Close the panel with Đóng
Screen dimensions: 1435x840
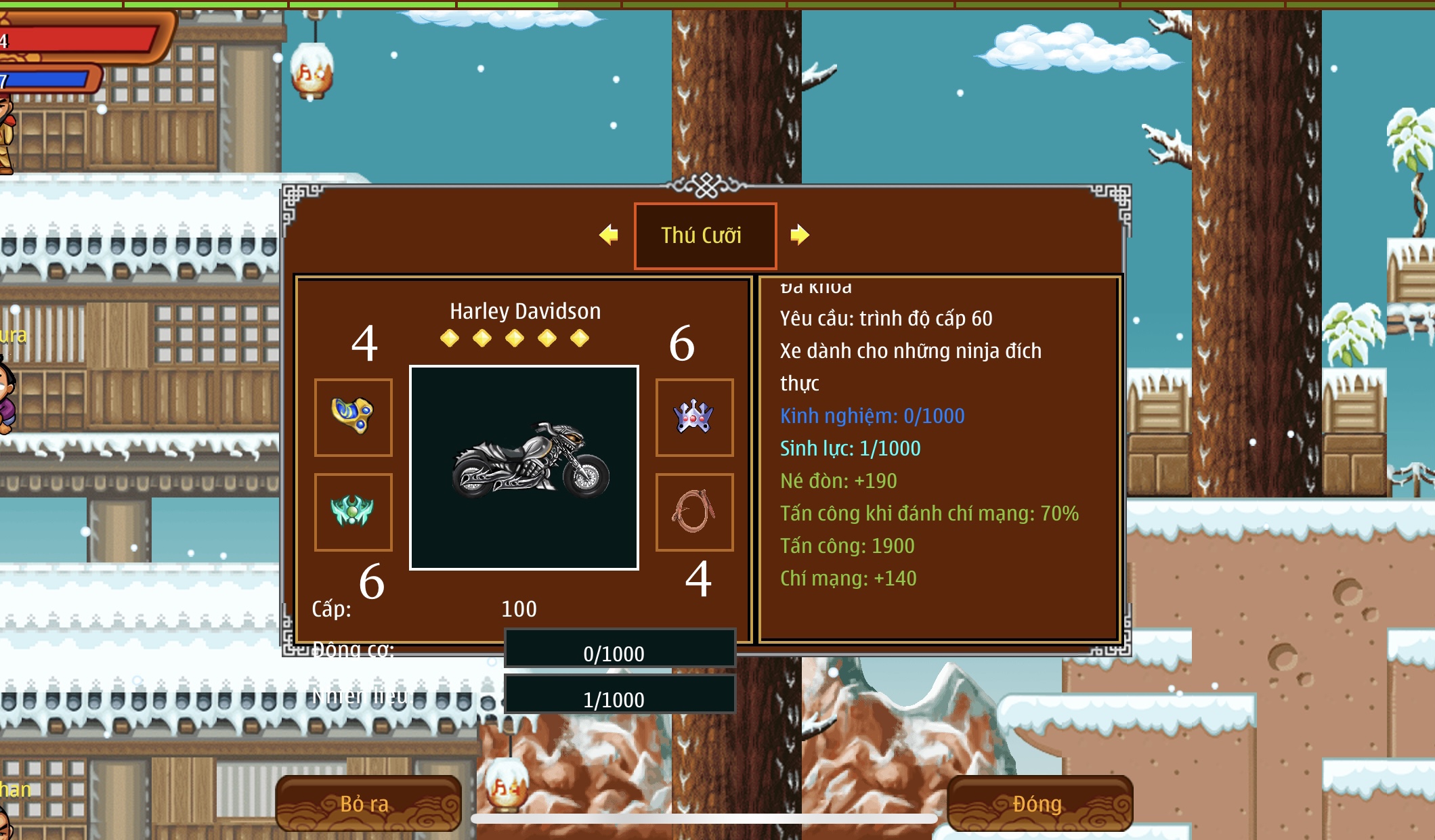click(1039, 803)
